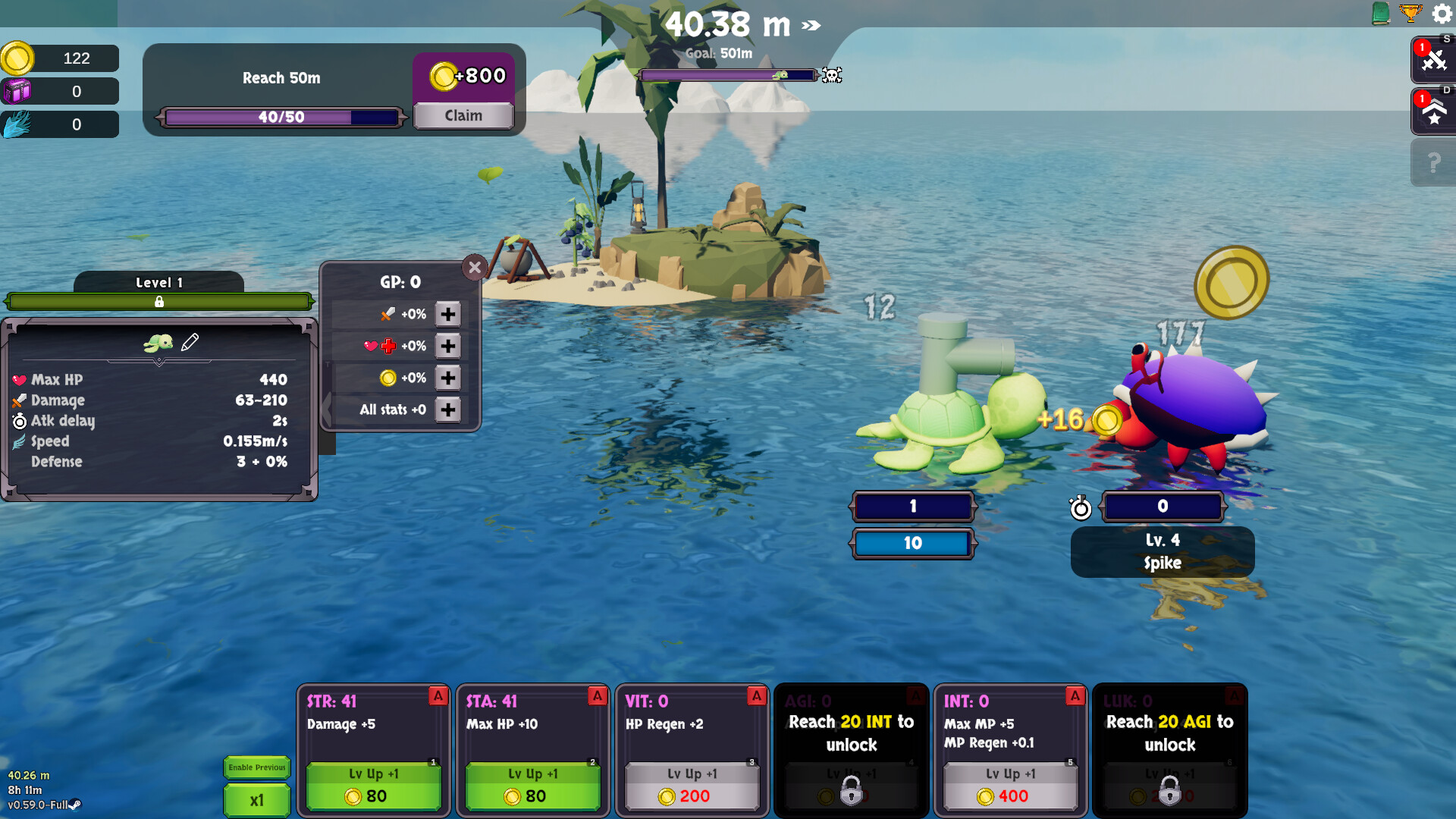This screenshot has width=1456, height=819.
Task: Toggle auto-level A on the VIT card
Action: [757, 696]
